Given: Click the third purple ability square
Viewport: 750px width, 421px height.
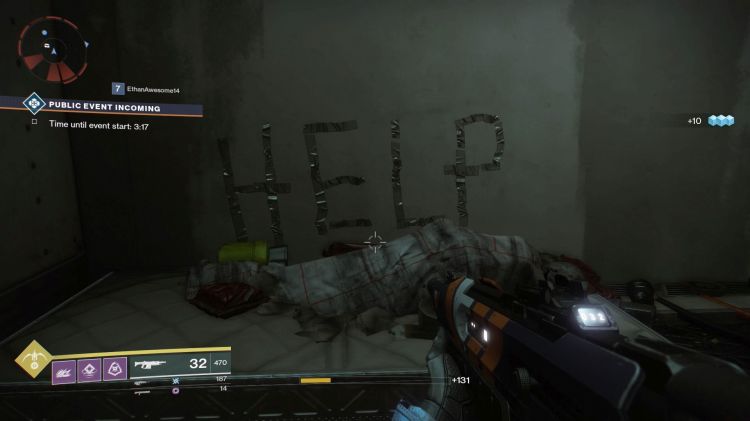Looking at the screenshot, I should (114, 370).
